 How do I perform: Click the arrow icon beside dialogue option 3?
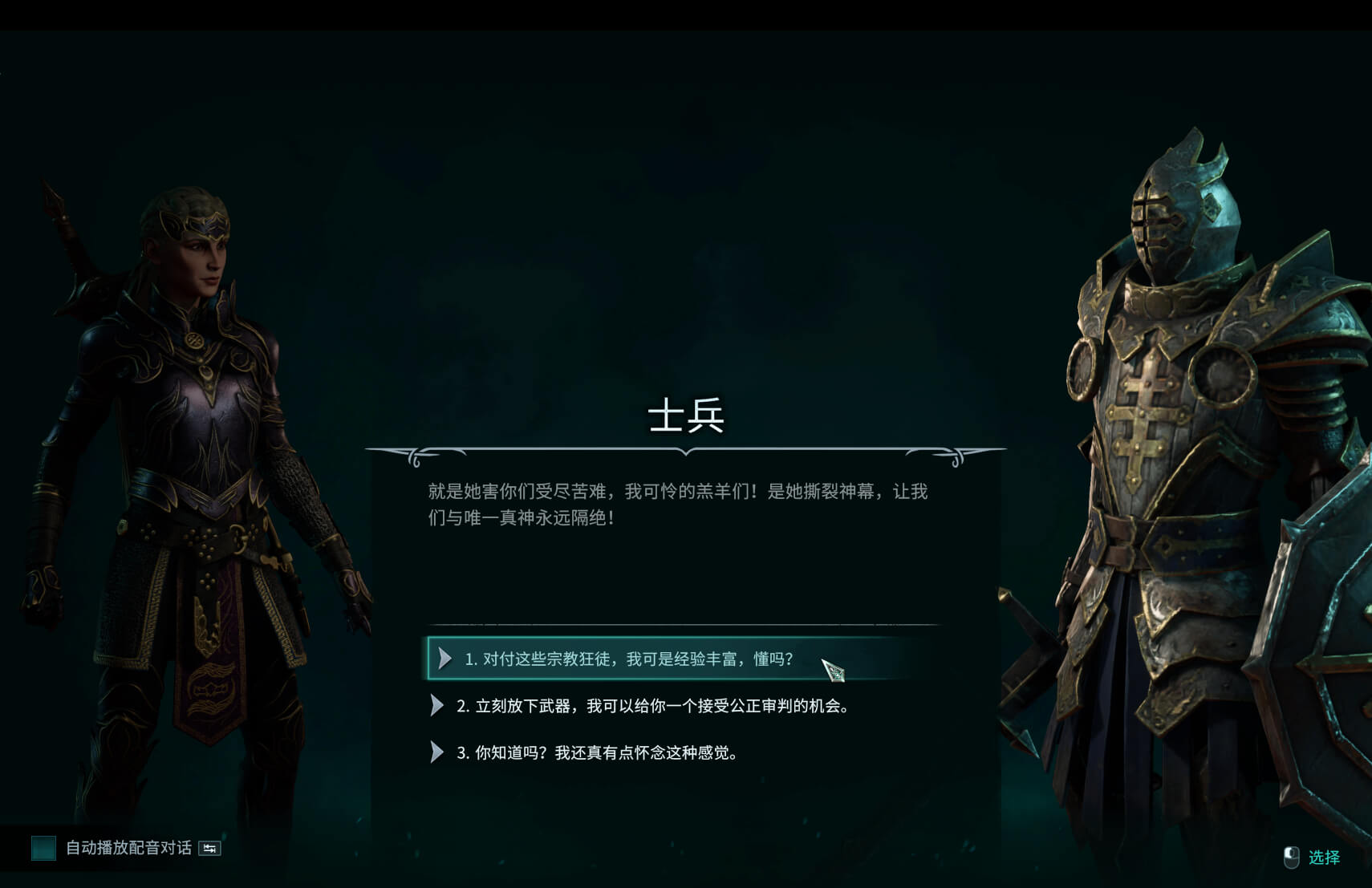point(437,752)
